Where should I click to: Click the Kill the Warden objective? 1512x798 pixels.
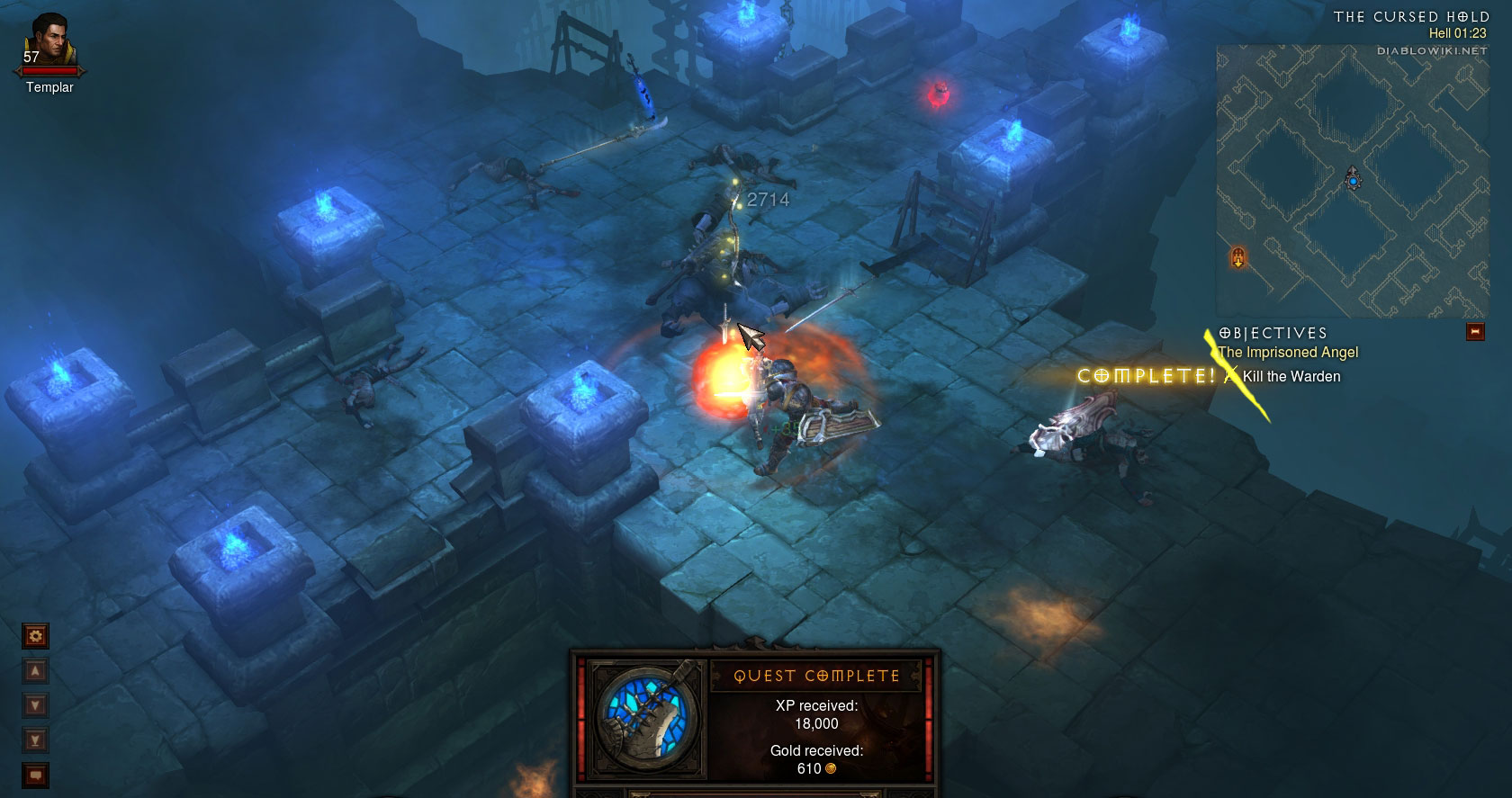click(1291, 377)
